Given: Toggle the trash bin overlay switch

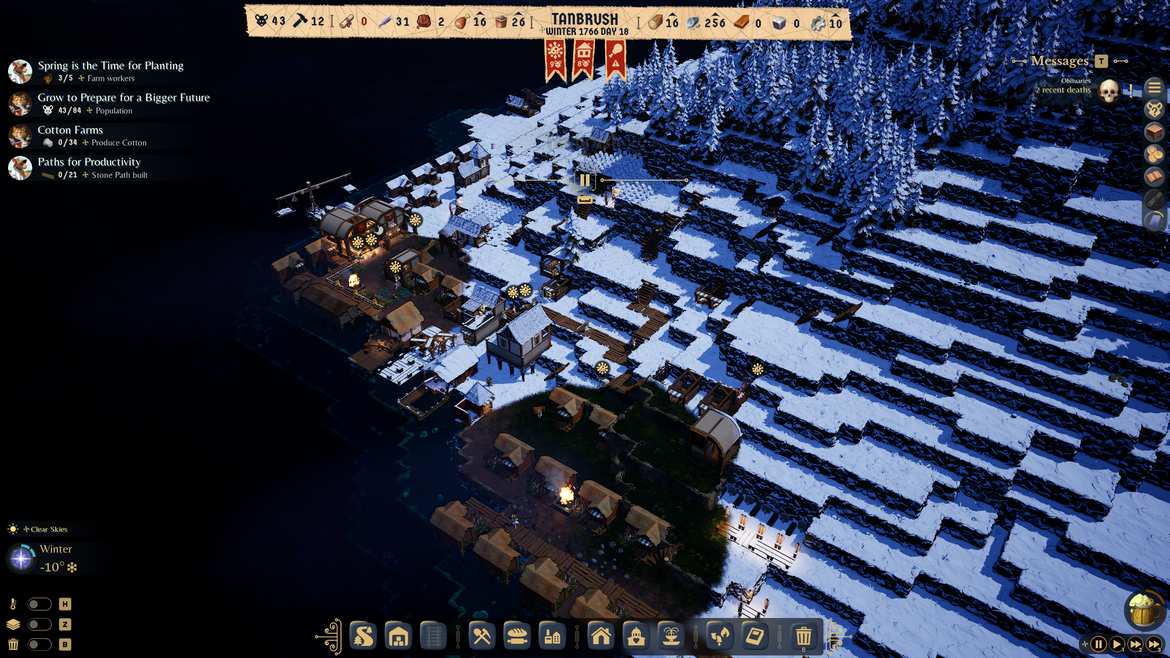Looking at the screenshot, I should (39, 644).
